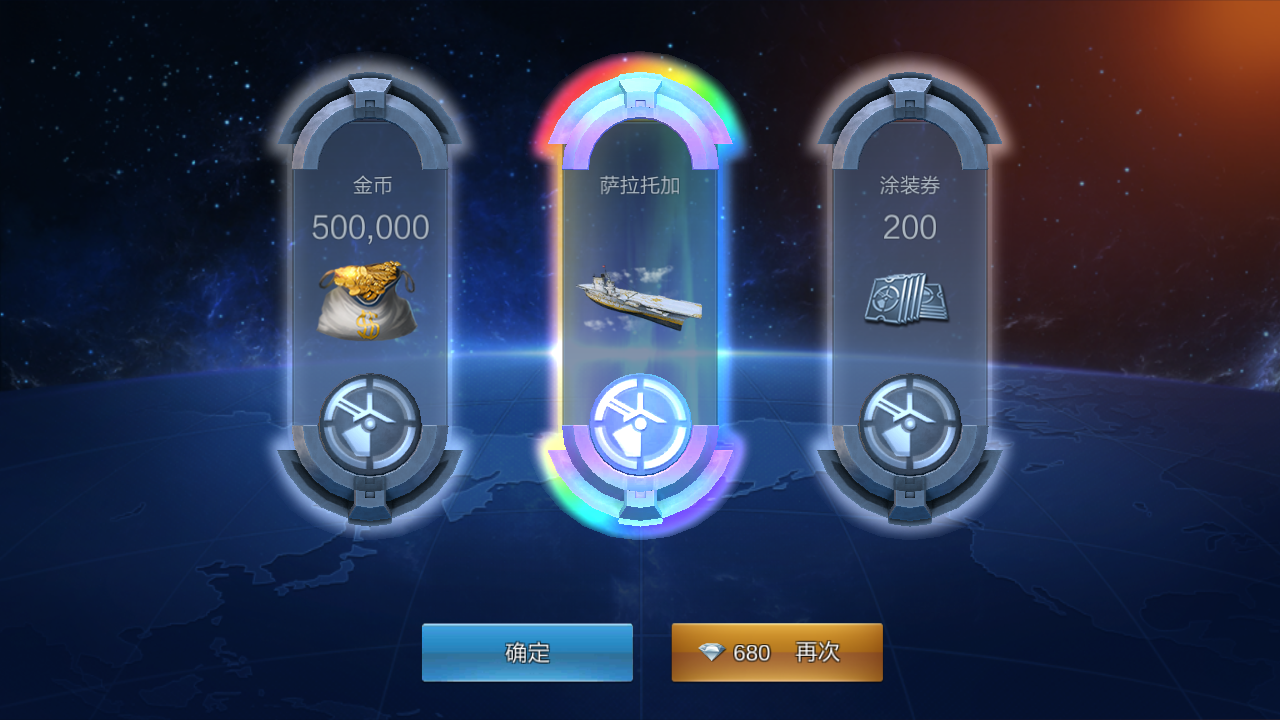The image size is (1280, 720).
Task: Click the 200 coupon amount text
Action: [908, 227]
